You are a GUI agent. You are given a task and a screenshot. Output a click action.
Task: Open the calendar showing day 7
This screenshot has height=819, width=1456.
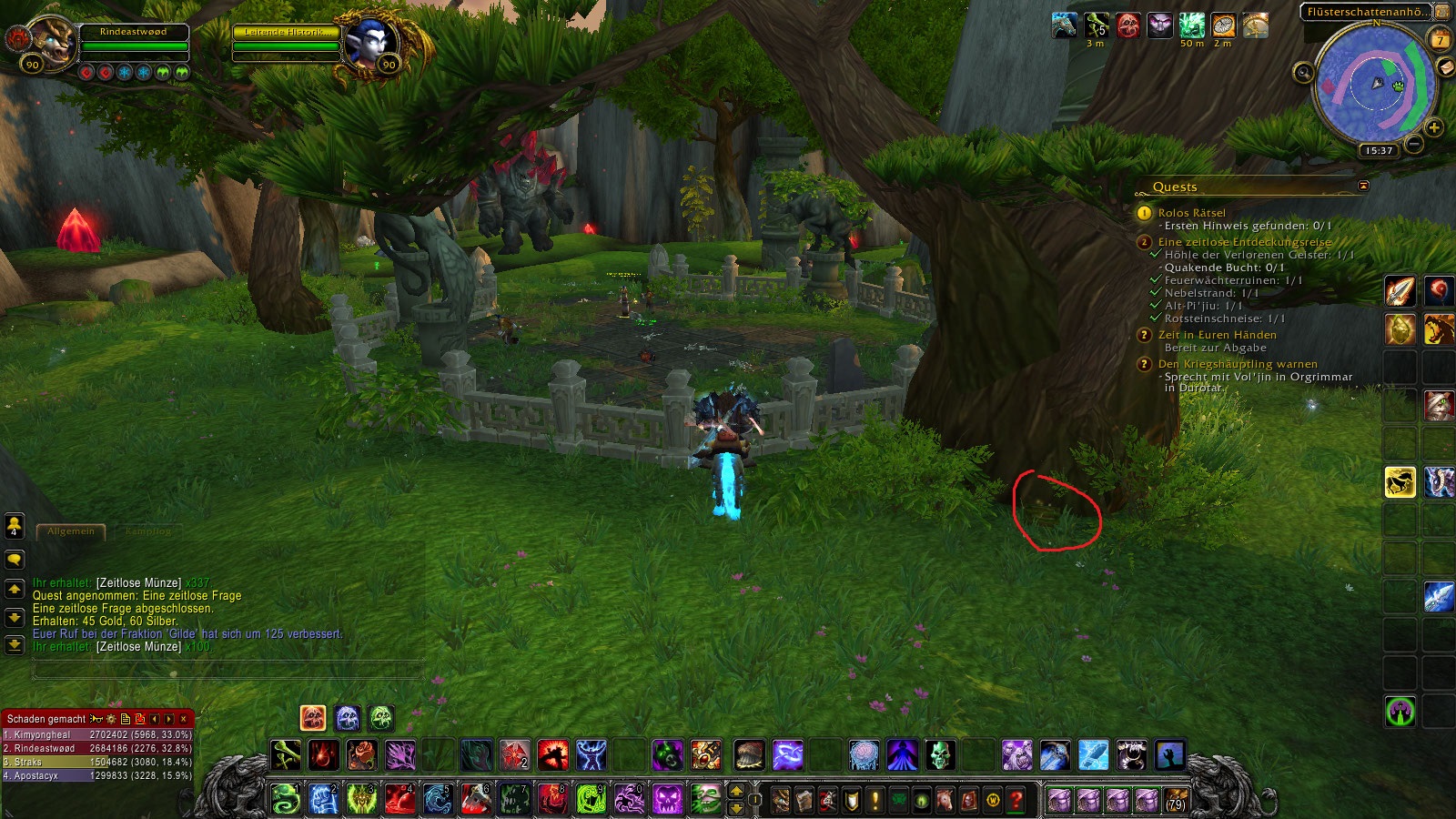(1440, 39)
